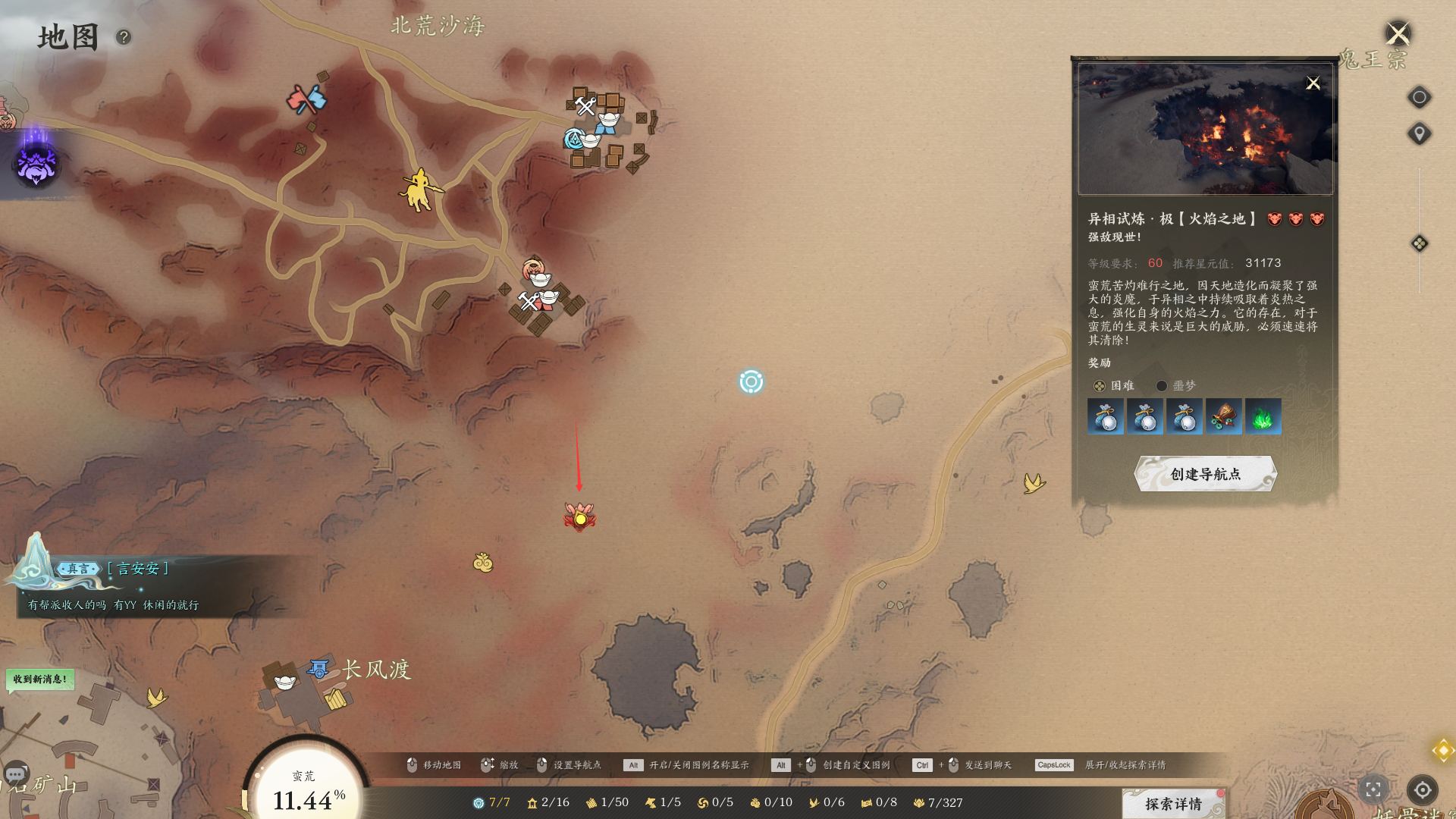This screenshot has width=1456, height=819.
Task: Close the 异相试炼 detail panel
Action: pyautogui.click(x=1313, y=83)
